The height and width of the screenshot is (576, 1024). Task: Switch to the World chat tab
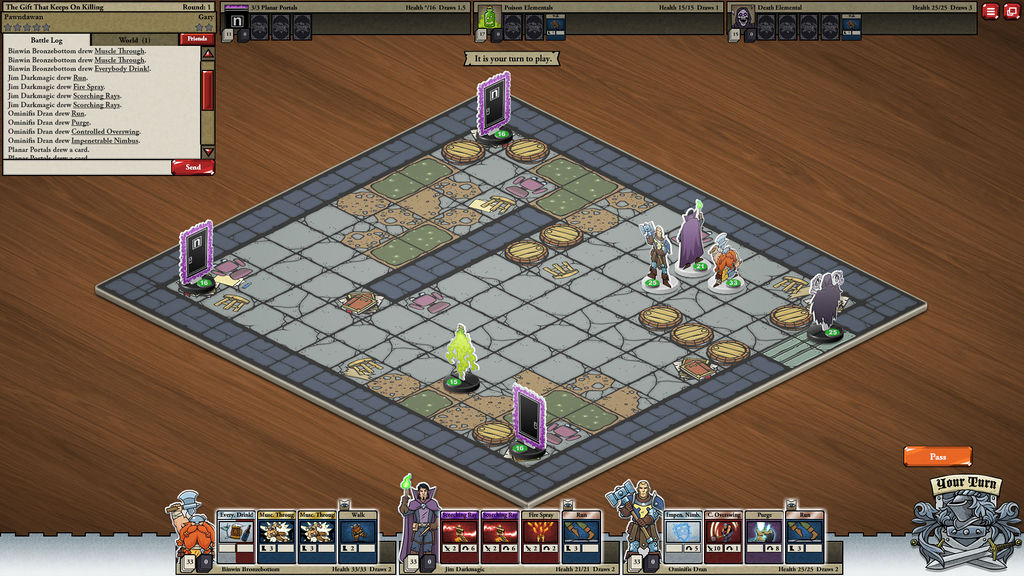point(134,40)
